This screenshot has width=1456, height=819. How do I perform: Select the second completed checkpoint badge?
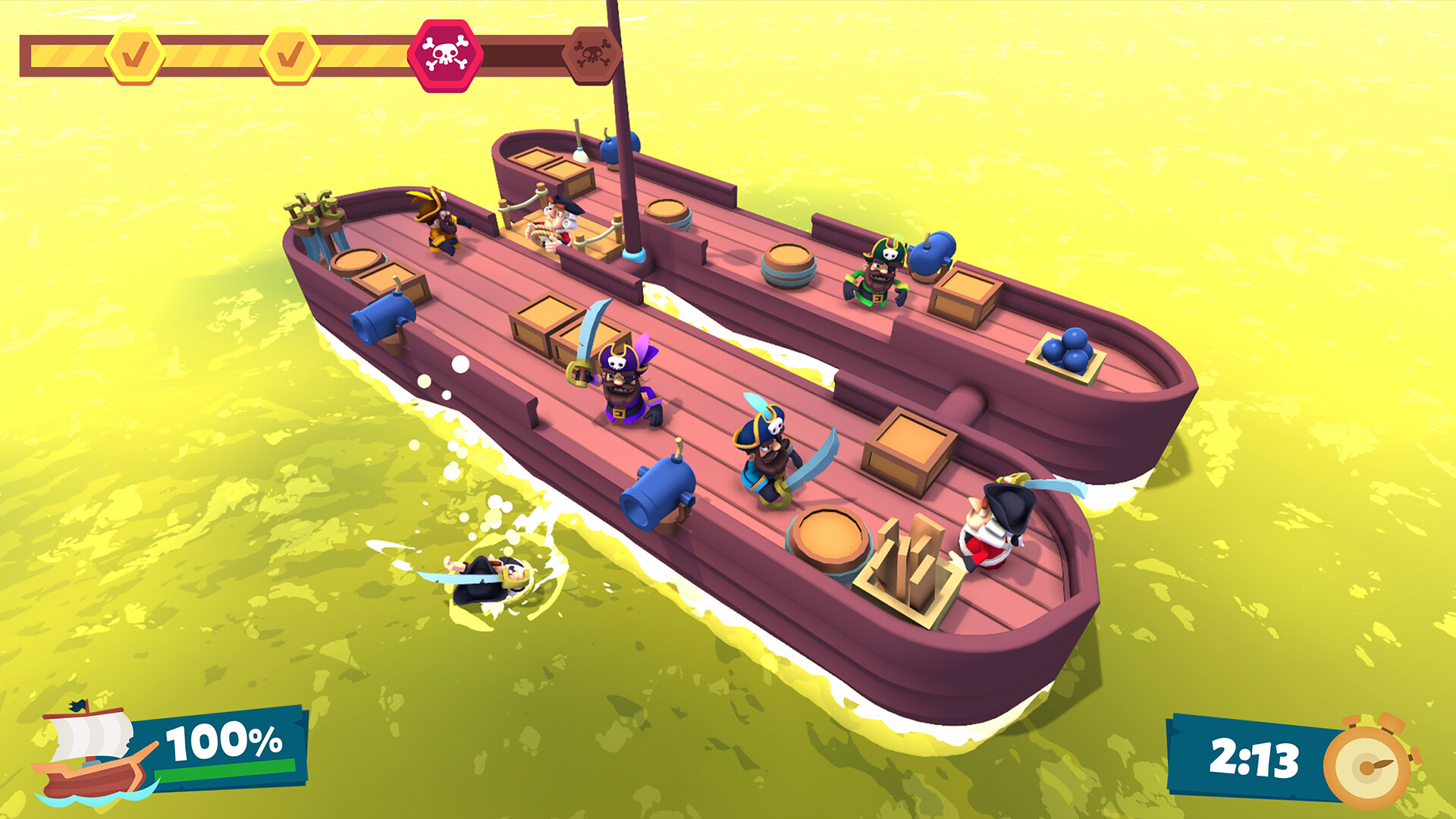pyautogui.click(x=289, y=55)
